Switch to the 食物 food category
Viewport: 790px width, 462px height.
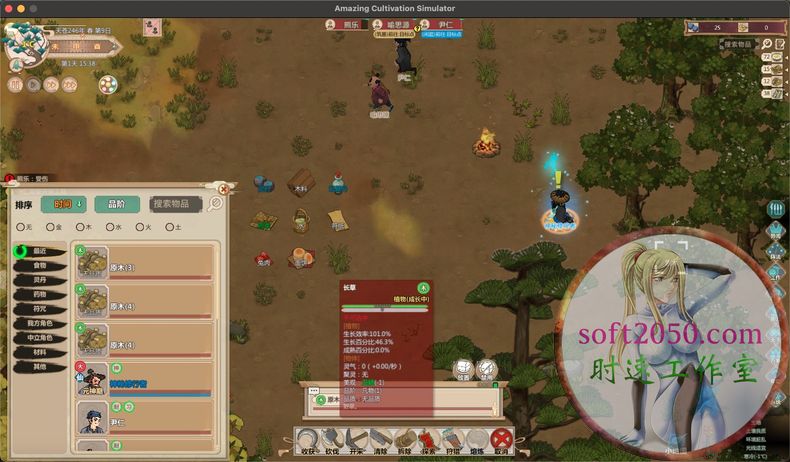40,265
